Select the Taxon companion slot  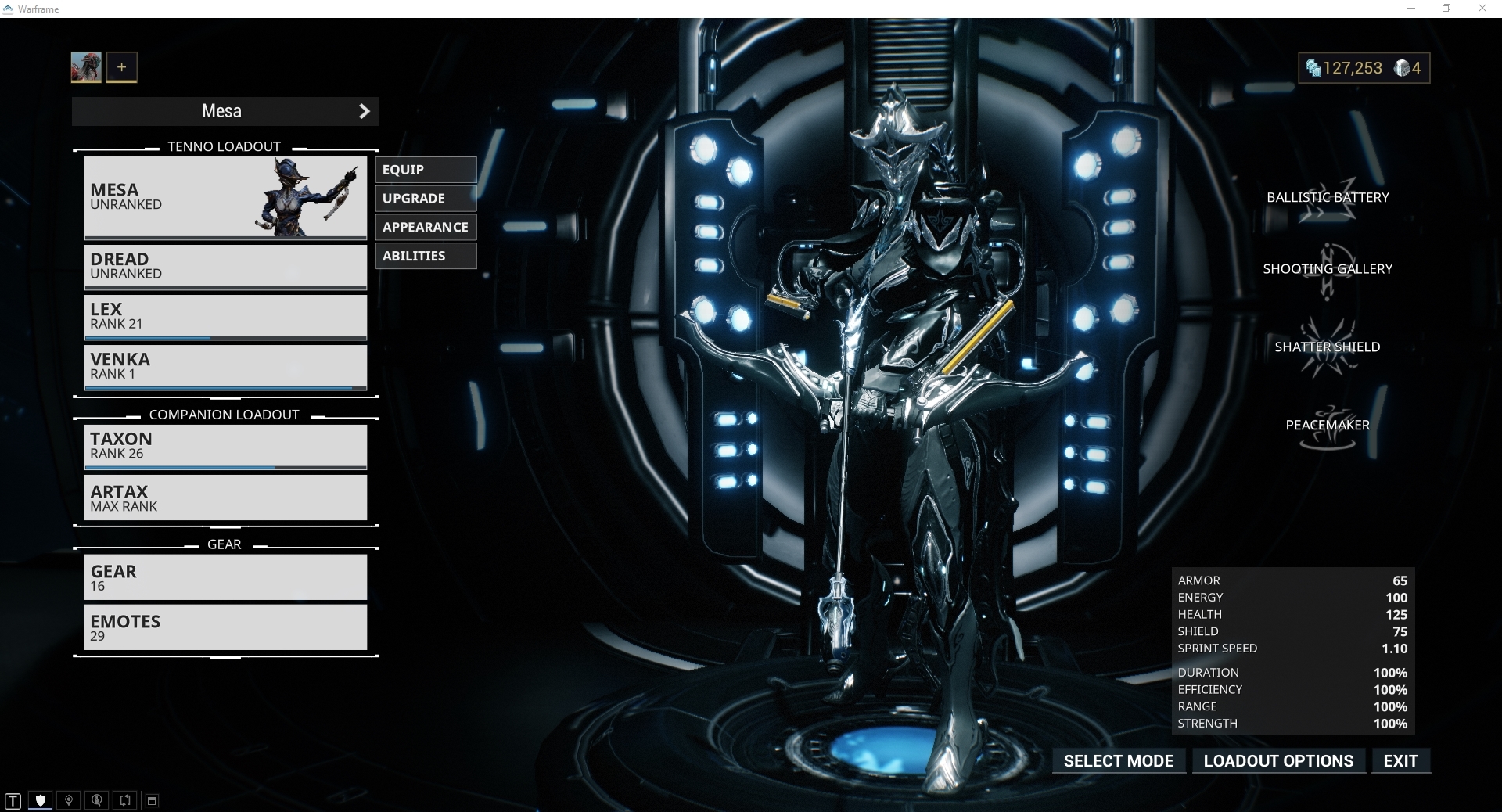click(x=225, y=446)
